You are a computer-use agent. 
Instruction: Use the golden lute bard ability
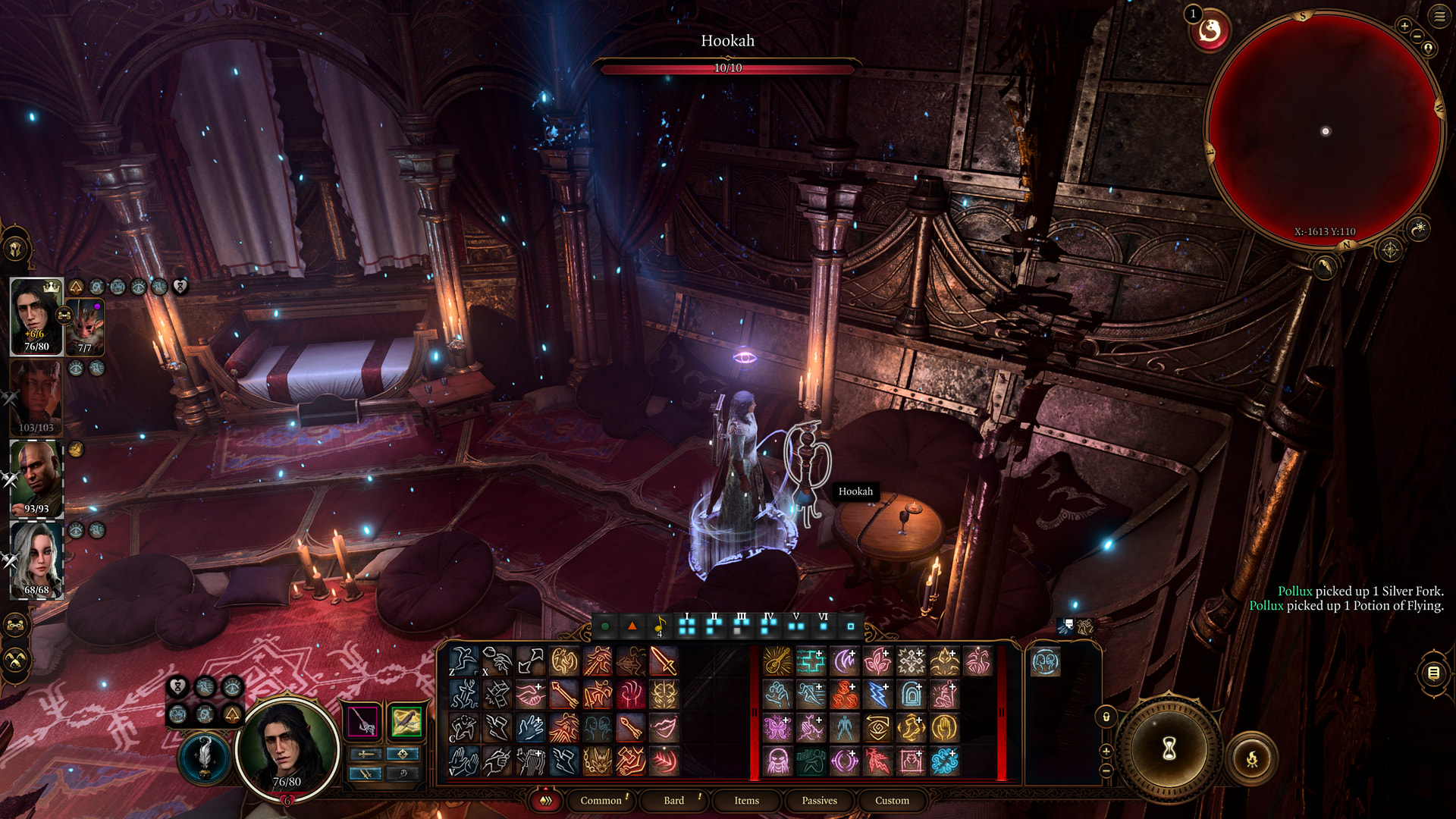point(777,661)
